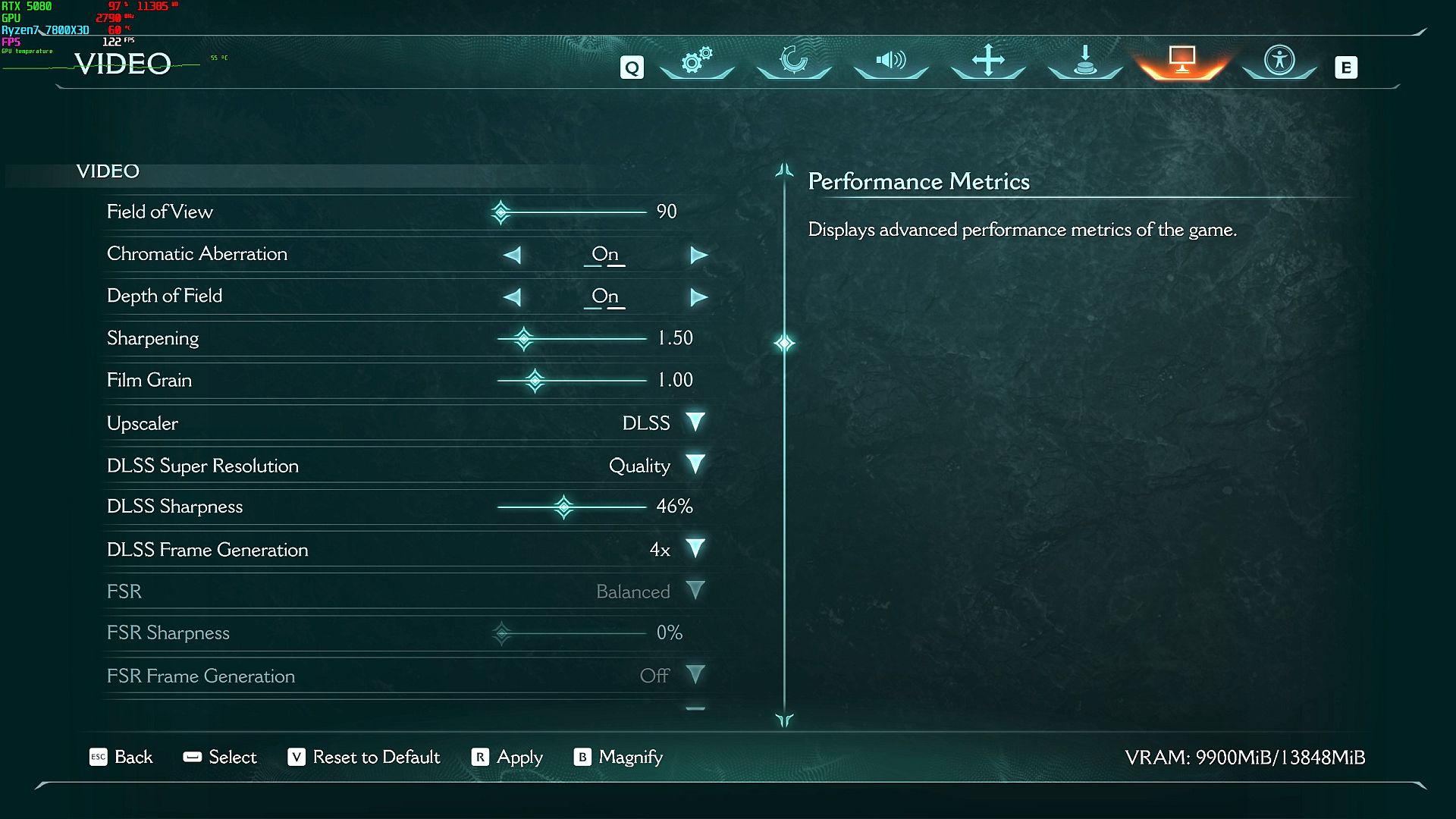Click Apply to save changes
This screenshot has height=819, width=1456.
[x=507, y=757]
